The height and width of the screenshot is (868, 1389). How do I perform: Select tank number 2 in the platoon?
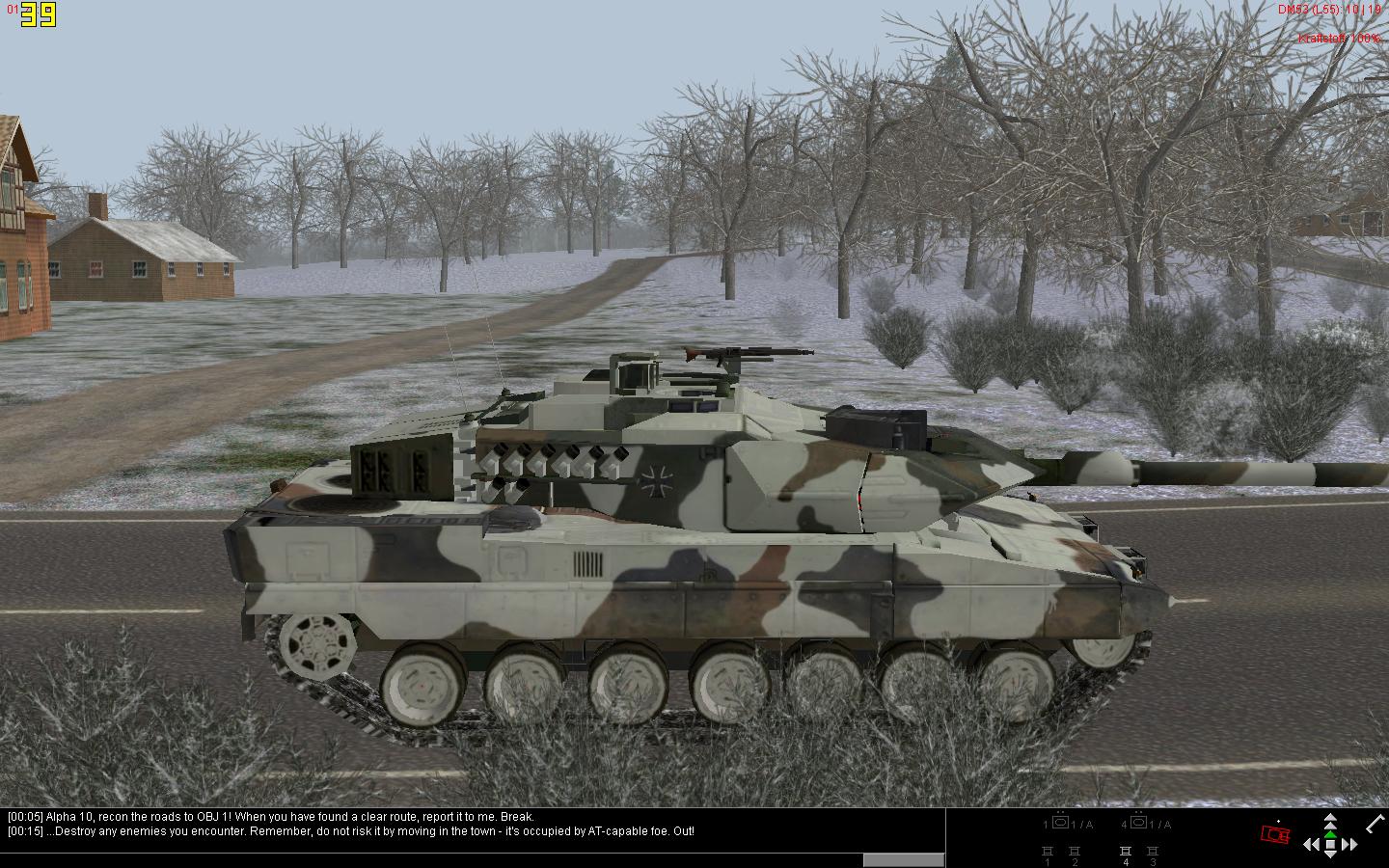[1075, 852]
